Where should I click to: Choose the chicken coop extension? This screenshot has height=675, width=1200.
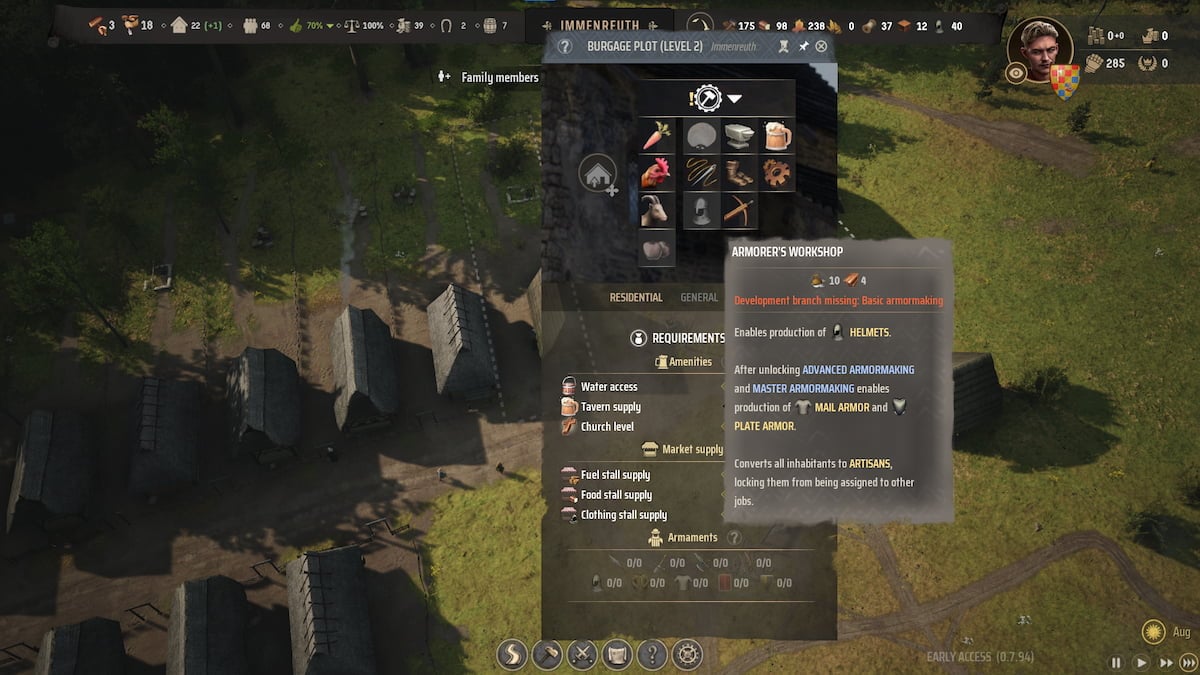[656, 173]
